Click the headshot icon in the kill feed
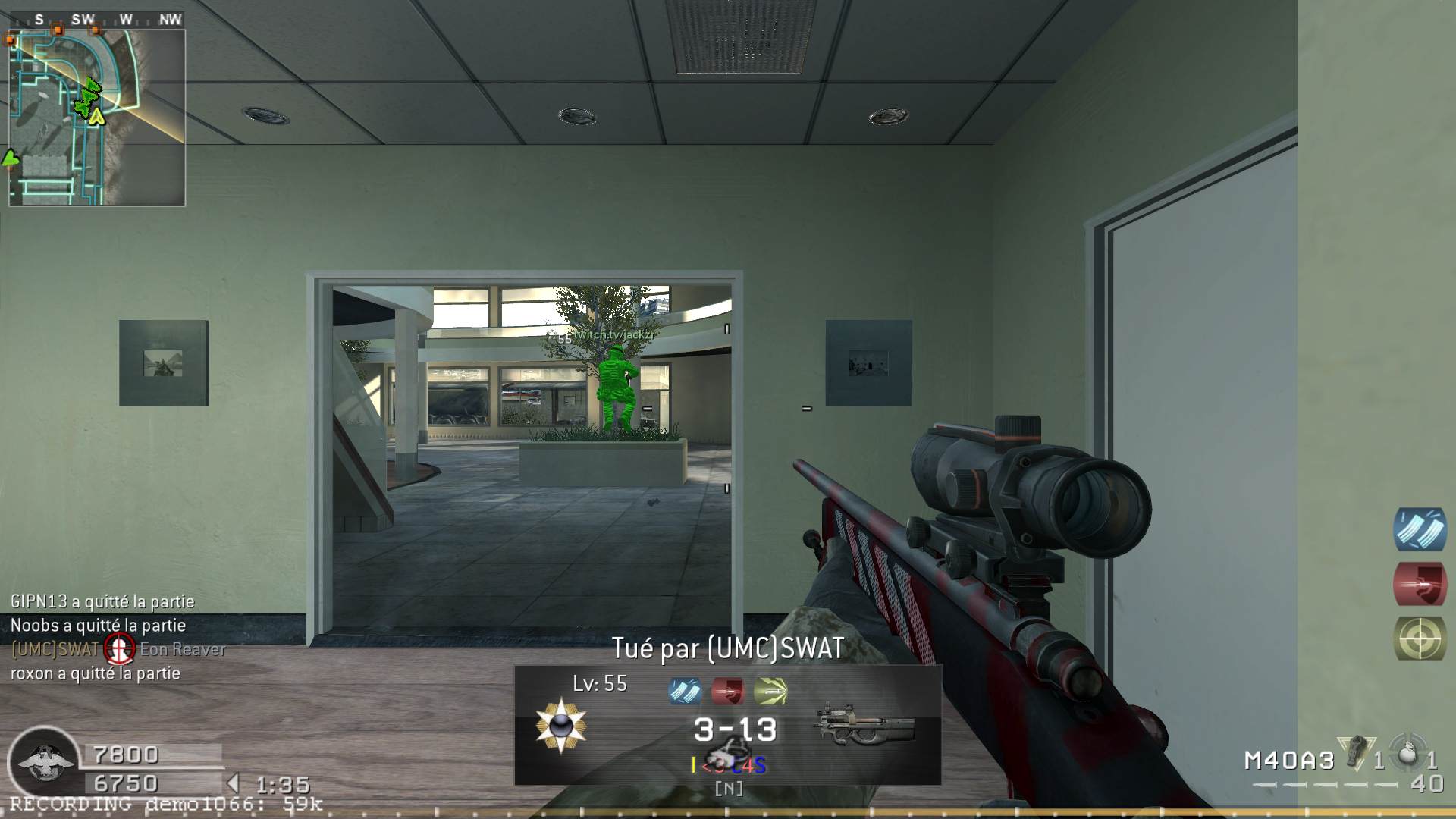 coord(119,649)
